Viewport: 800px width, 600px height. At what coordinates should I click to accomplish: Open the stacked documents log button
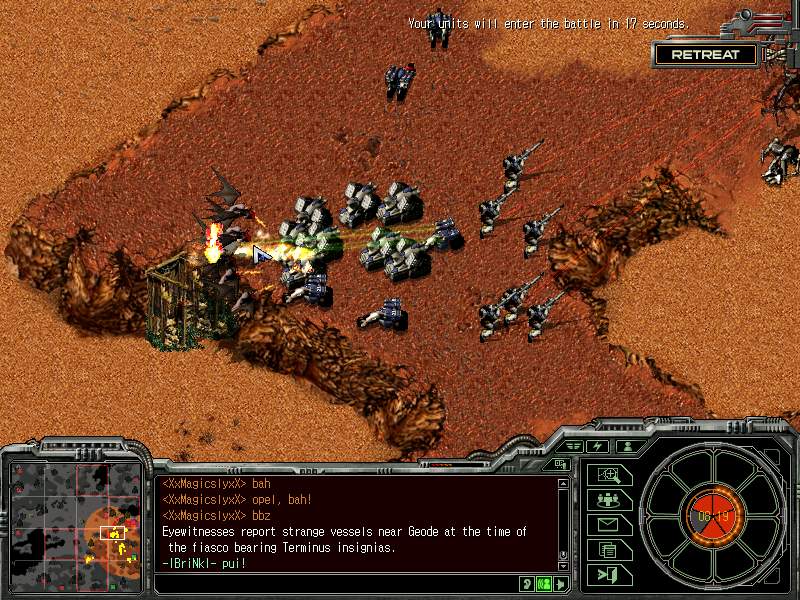(607, 549)
